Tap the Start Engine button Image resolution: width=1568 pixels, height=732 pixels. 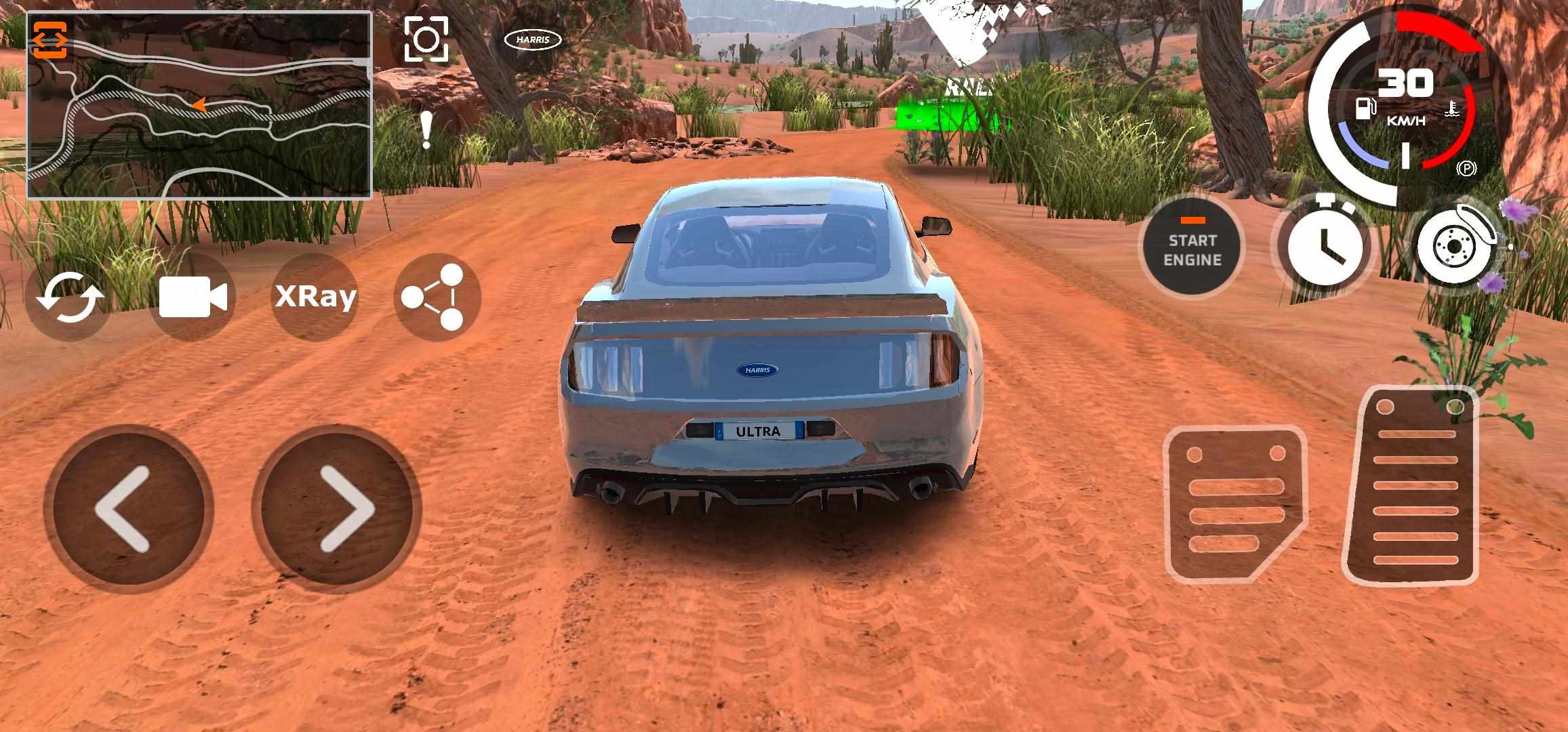[x=1192, y=249]
